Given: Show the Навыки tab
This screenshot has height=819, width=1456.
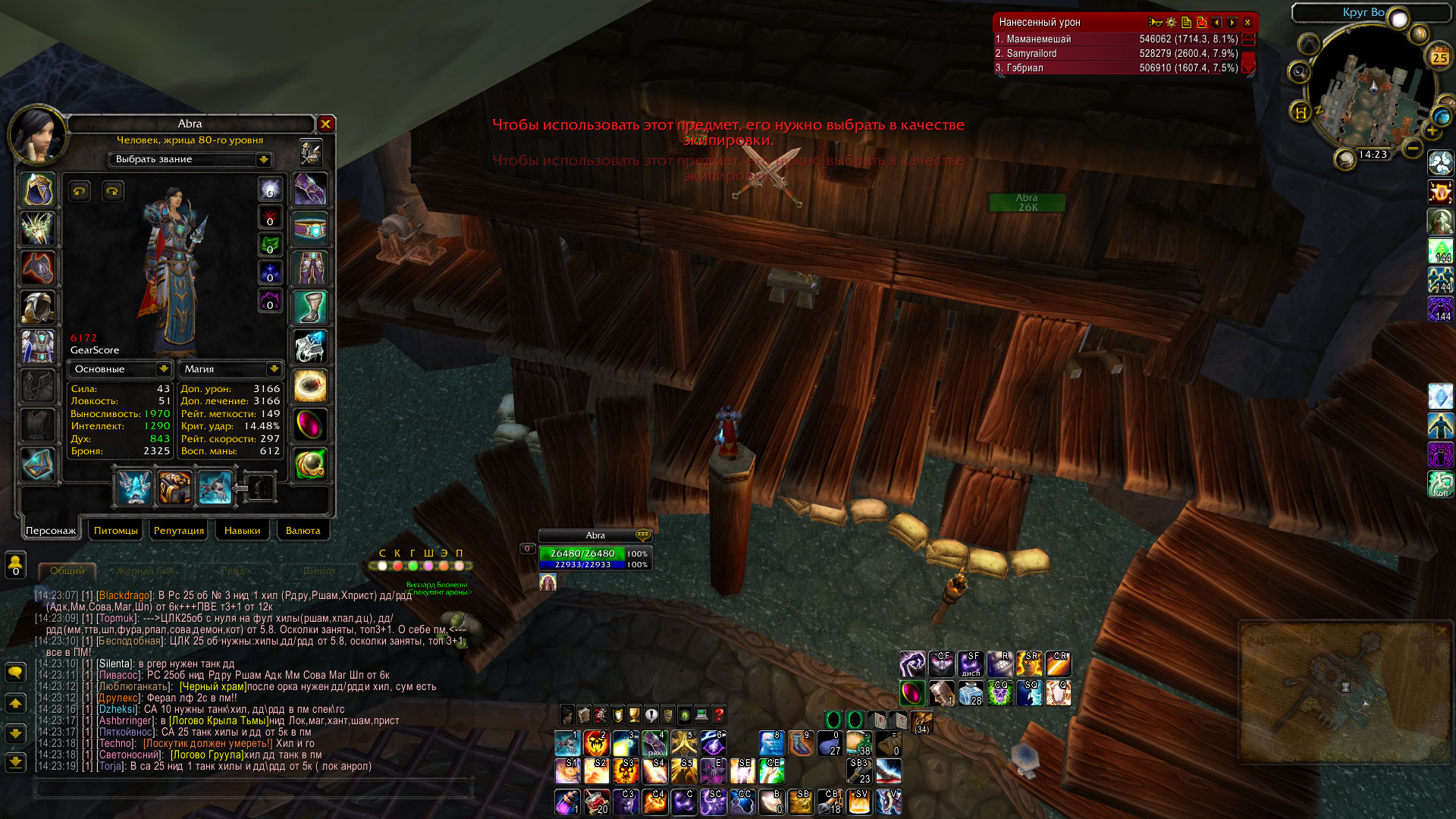Looking at the screenshot, I should coord(242,530).
